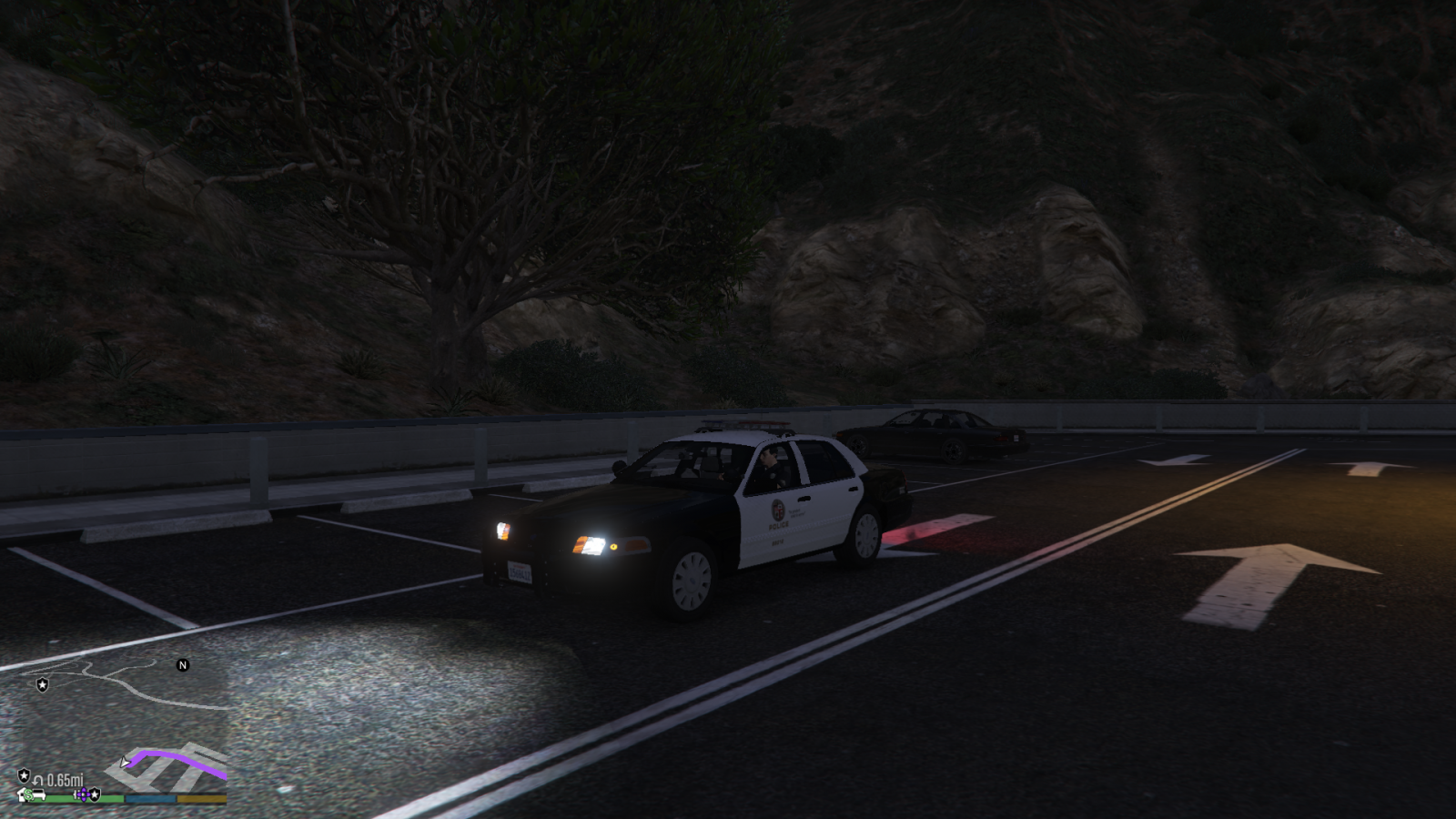
Task: Select the green dollar house income icon
Action: (29, 794)
